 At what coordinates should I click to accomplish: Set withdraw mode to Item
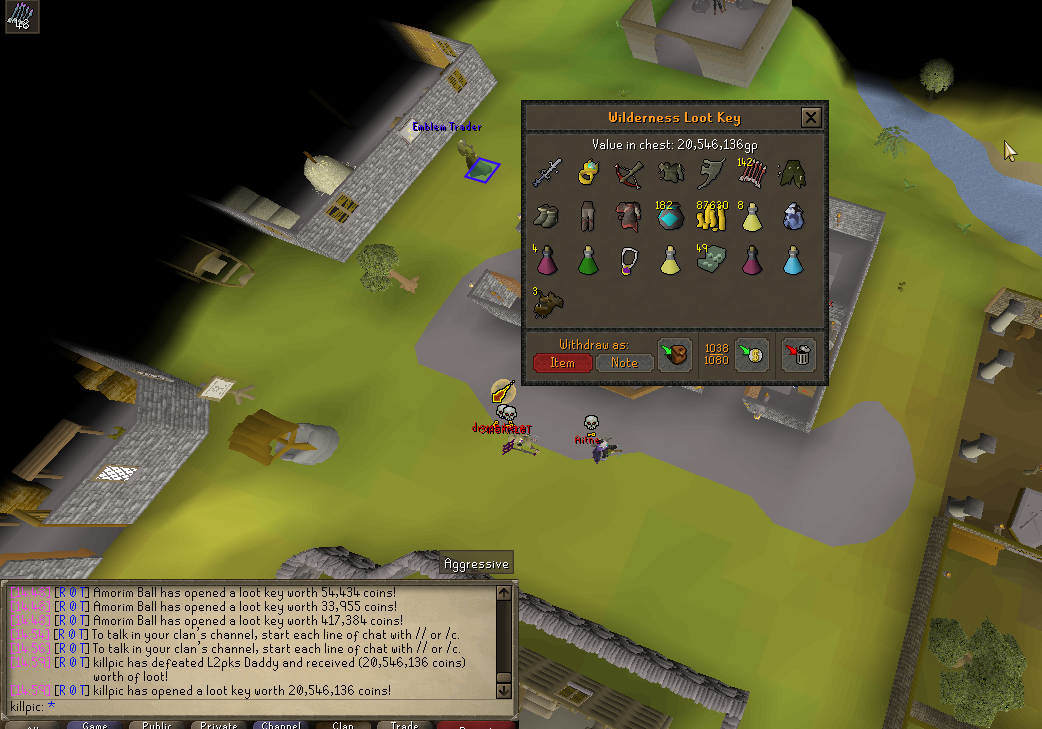tap(562, 362)
